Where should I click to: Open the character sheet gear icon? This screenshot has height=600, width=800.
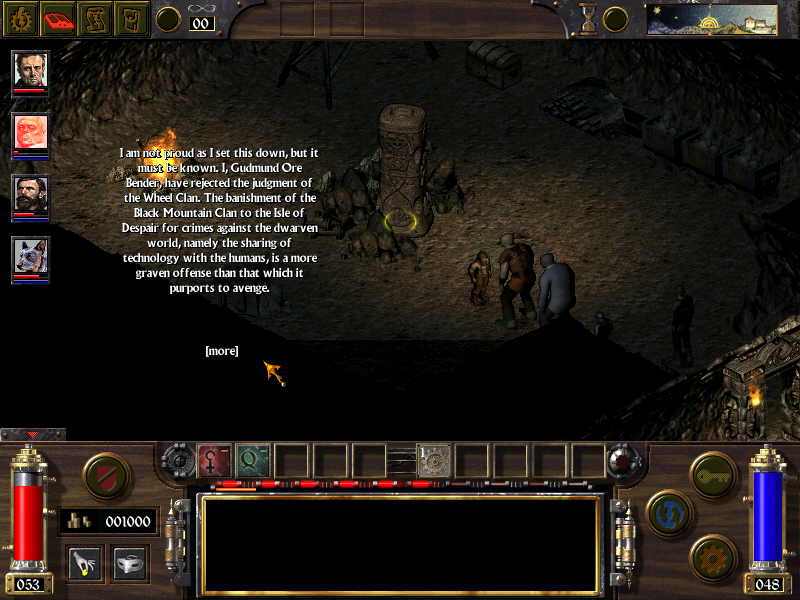coord(20,17)
